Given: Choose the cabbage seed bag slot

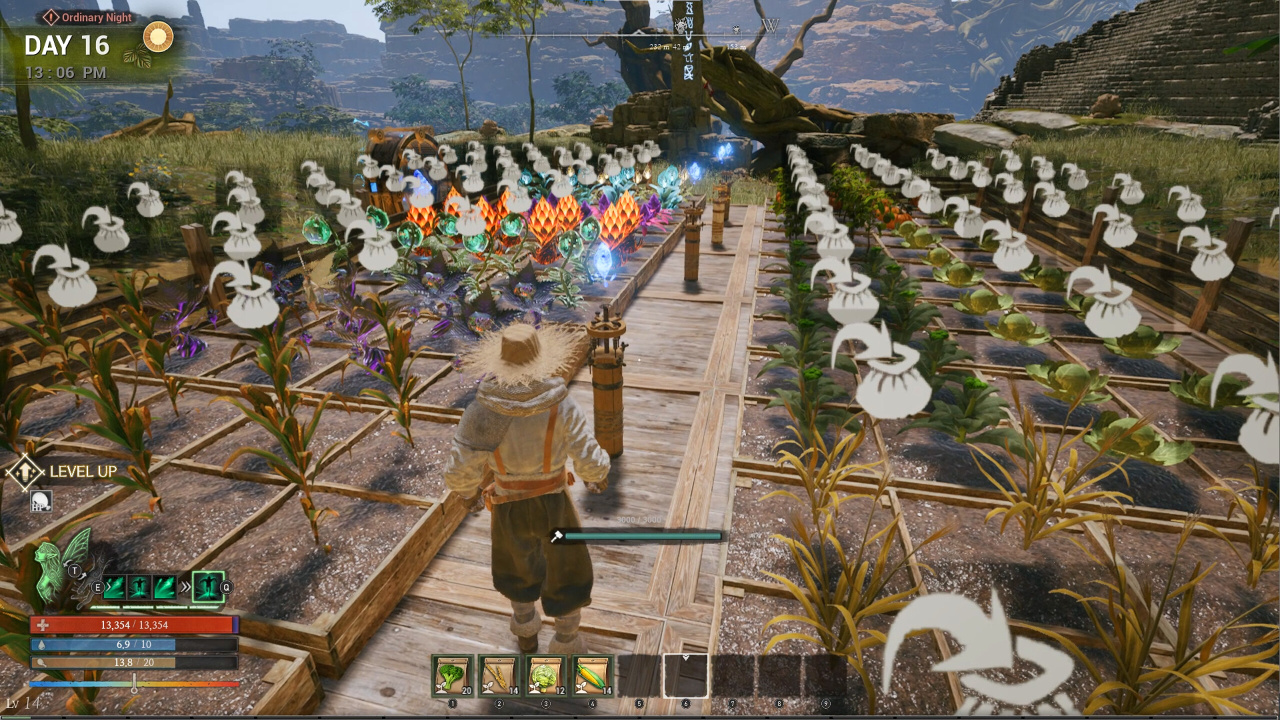Looking at the screenshot, I should tap(546, 675).
